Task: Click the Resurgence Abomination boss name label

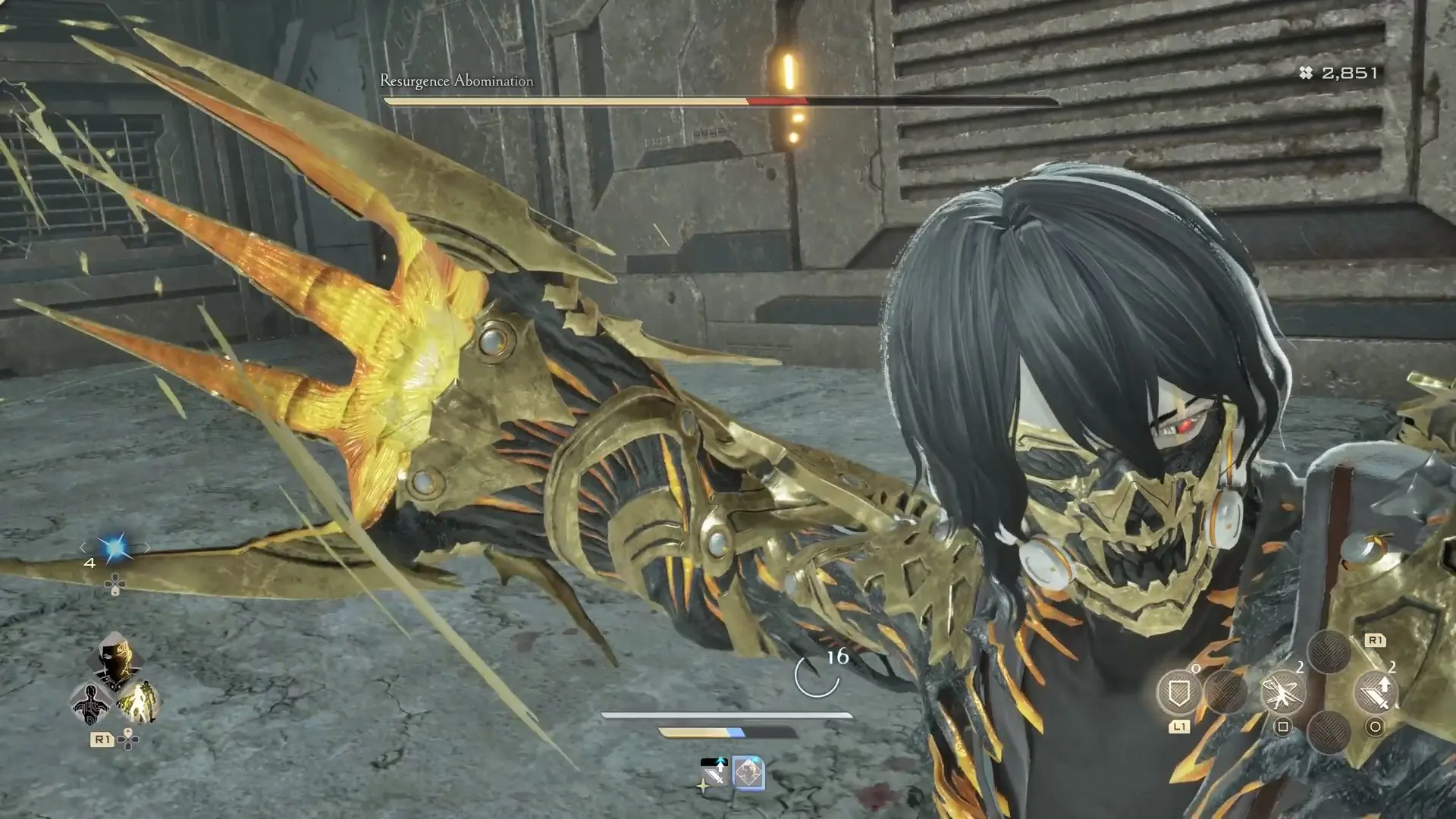Action: pos(455,80)
